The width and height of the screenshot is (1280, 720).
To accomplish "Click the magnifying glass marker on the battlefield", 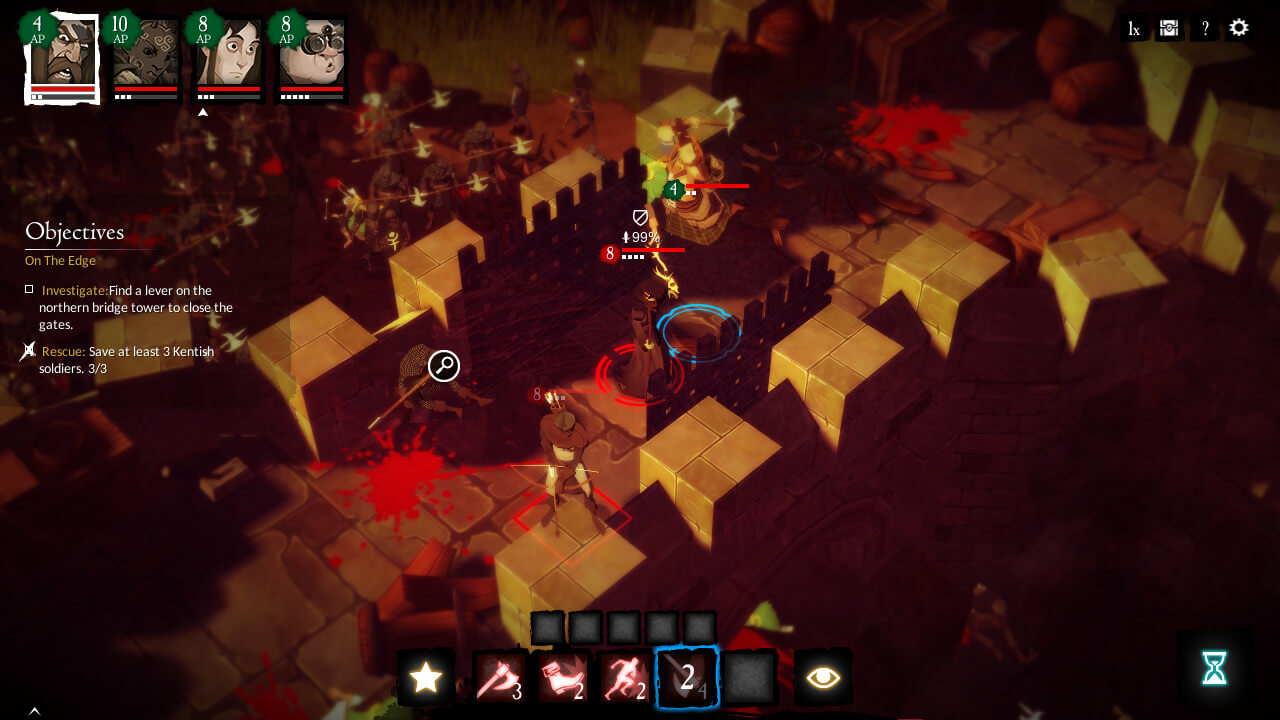I will (x=443, y=366).
